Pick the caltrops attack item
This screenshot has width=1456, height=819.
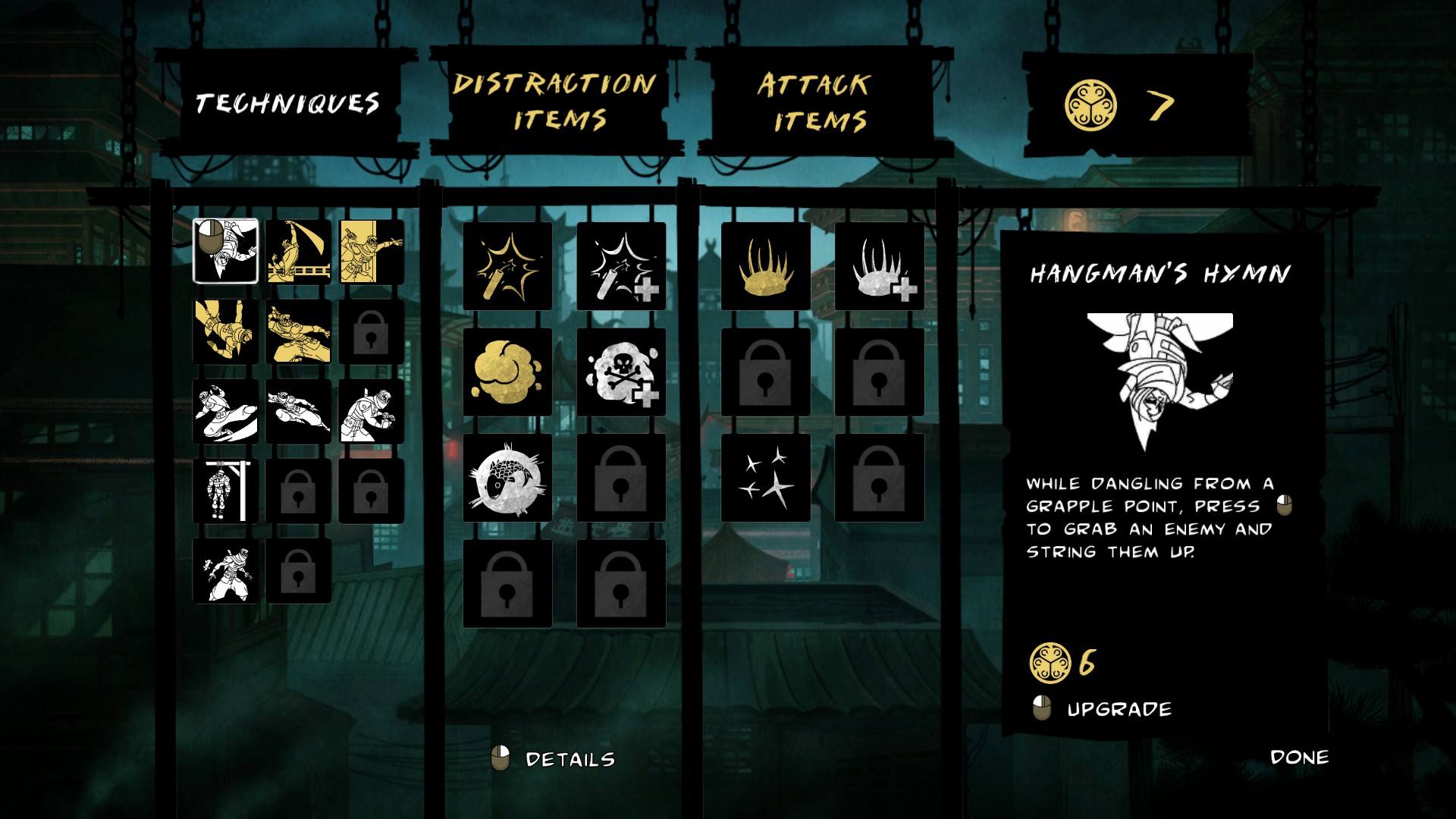[x=765, y=478]
